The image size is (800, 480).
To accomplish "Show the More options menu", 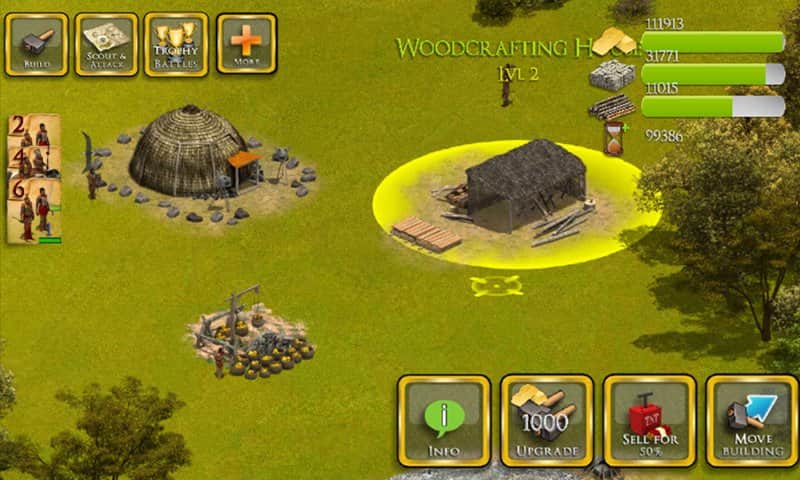I will (246, 44).
